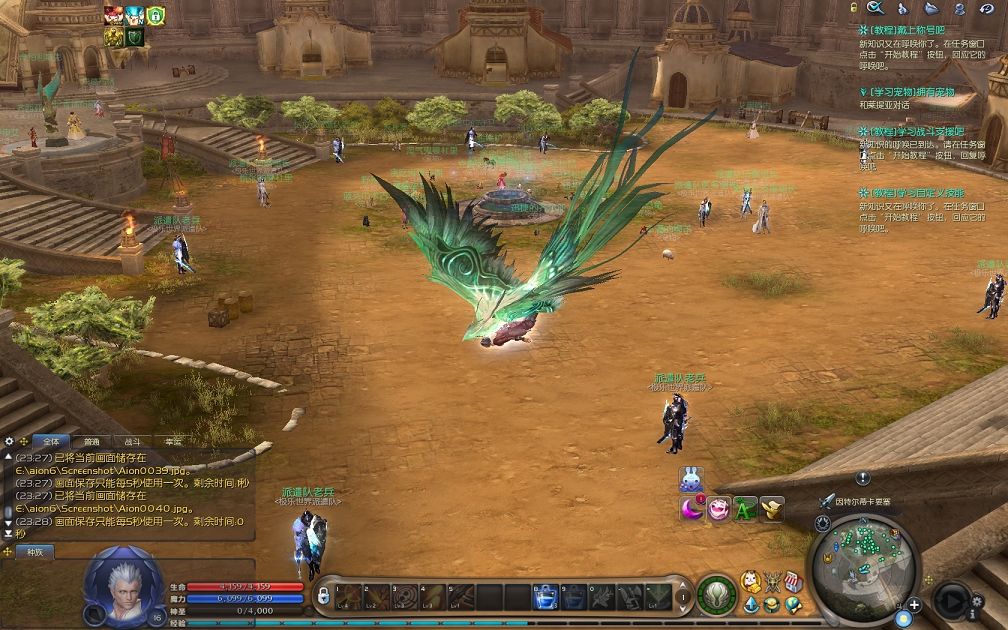Click the player character portrait
1008x630 pixels.
[x=122, y=583]
